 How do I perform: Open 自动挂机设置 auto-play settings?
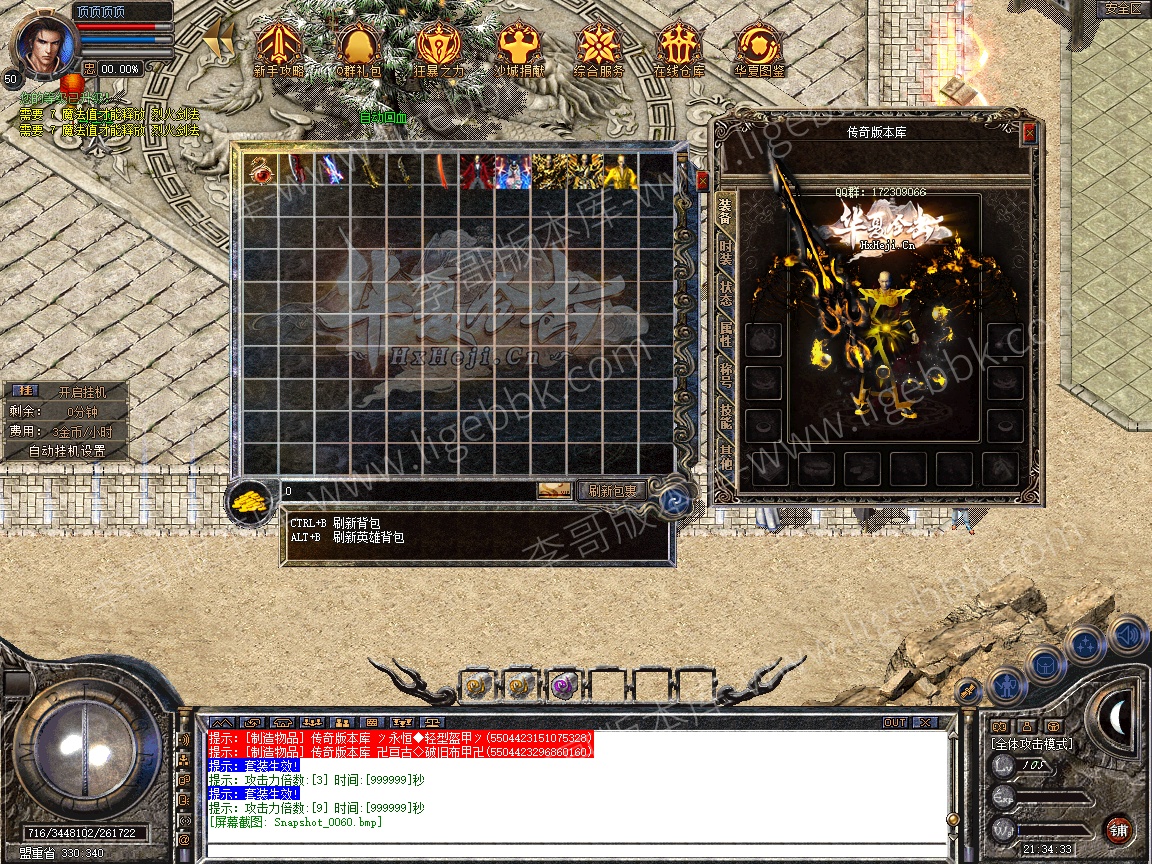coord(67,451)
